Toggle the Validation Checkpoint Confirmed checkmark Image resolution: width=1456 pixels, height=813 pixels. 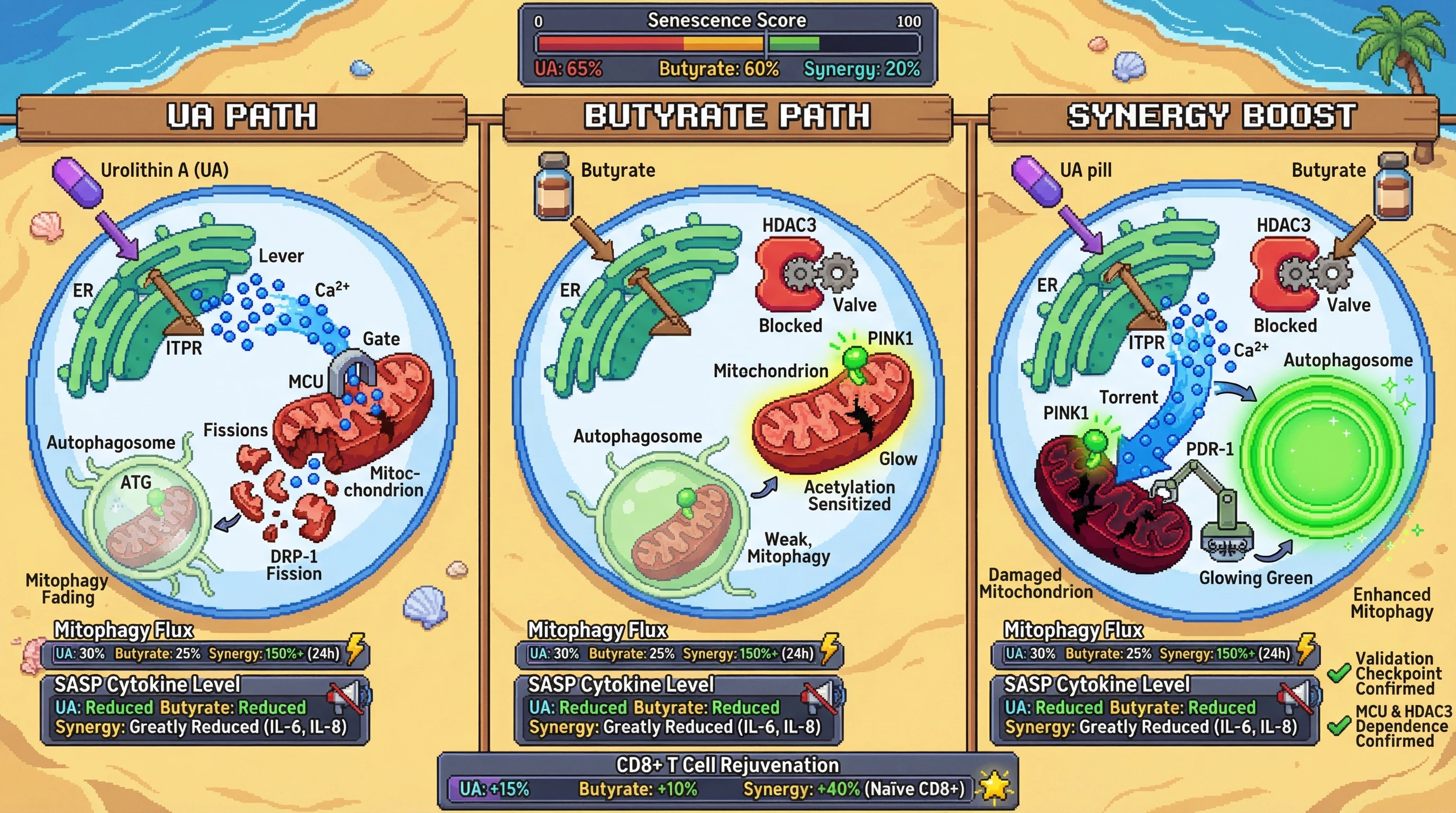tap(1339, 673)
